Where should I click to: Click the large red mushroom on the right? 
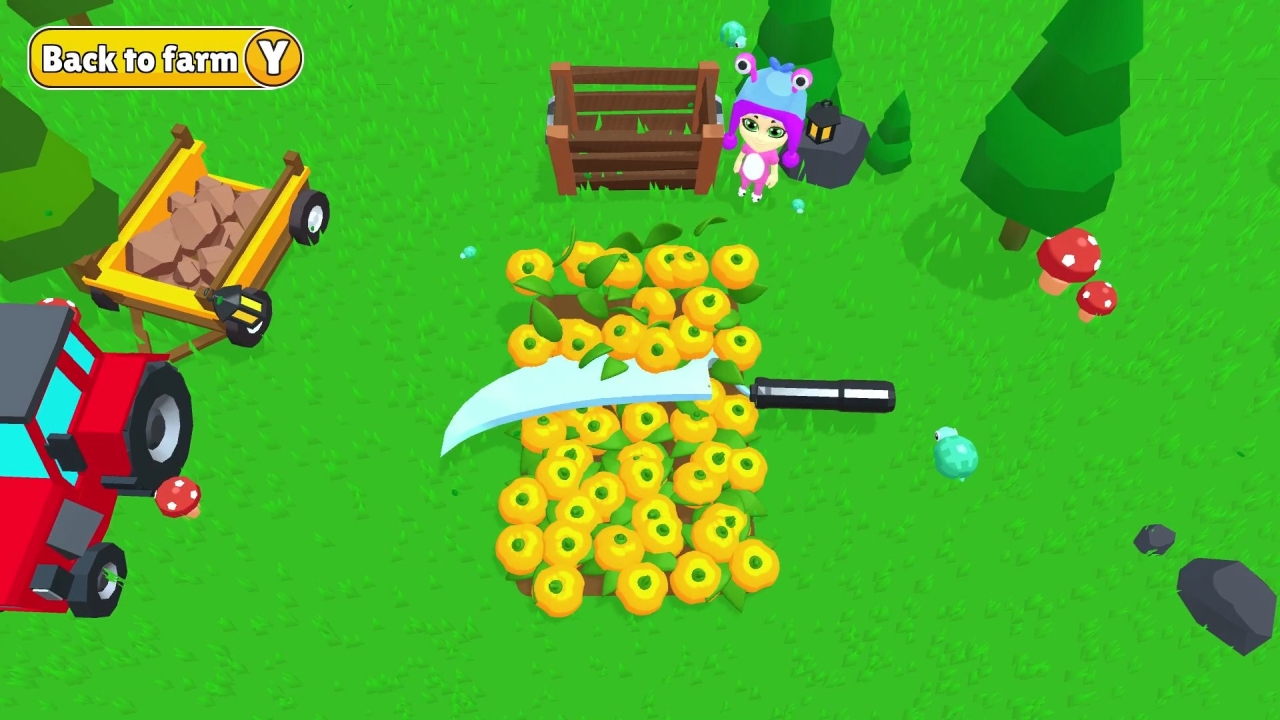1070,255
